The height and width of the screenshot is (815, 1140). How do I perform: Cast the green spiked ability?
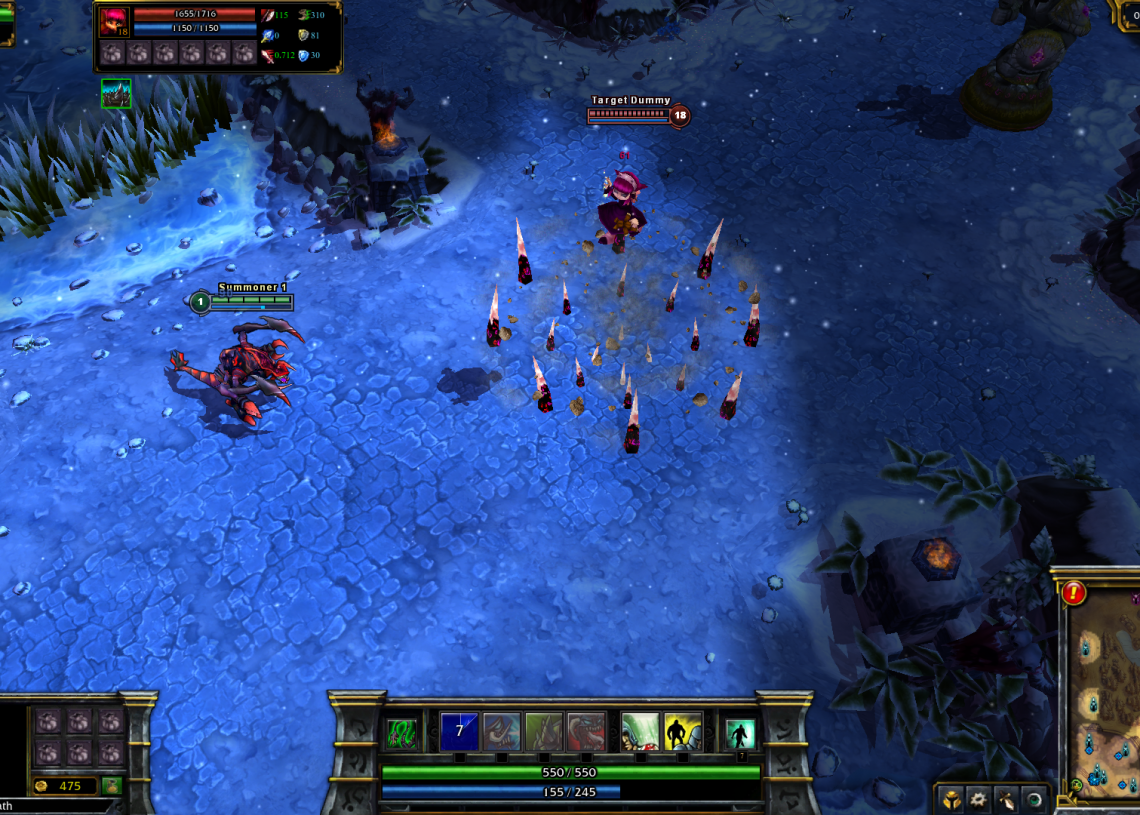(x=544, y=732)
